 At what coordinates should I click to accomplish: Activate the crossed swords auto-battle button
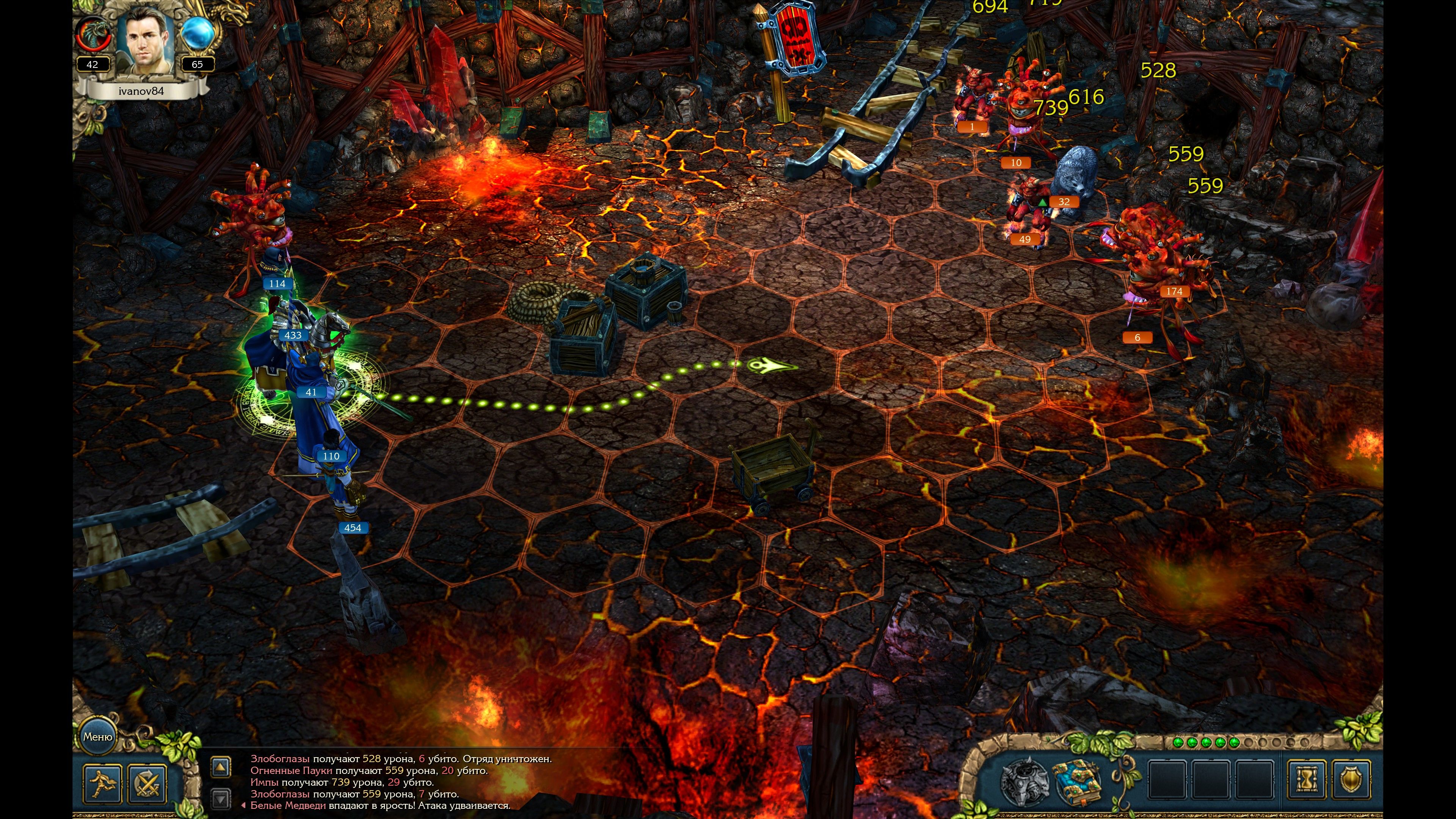(x=147, y=783)
